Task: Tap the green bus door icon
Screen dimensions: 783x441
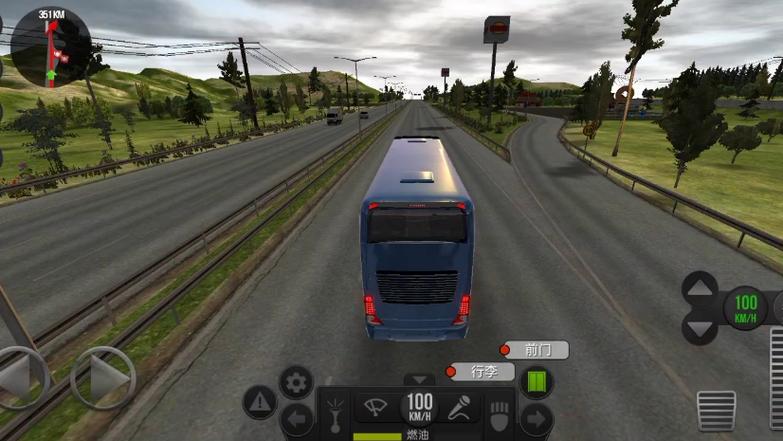Action: click(x=537, y=382)
